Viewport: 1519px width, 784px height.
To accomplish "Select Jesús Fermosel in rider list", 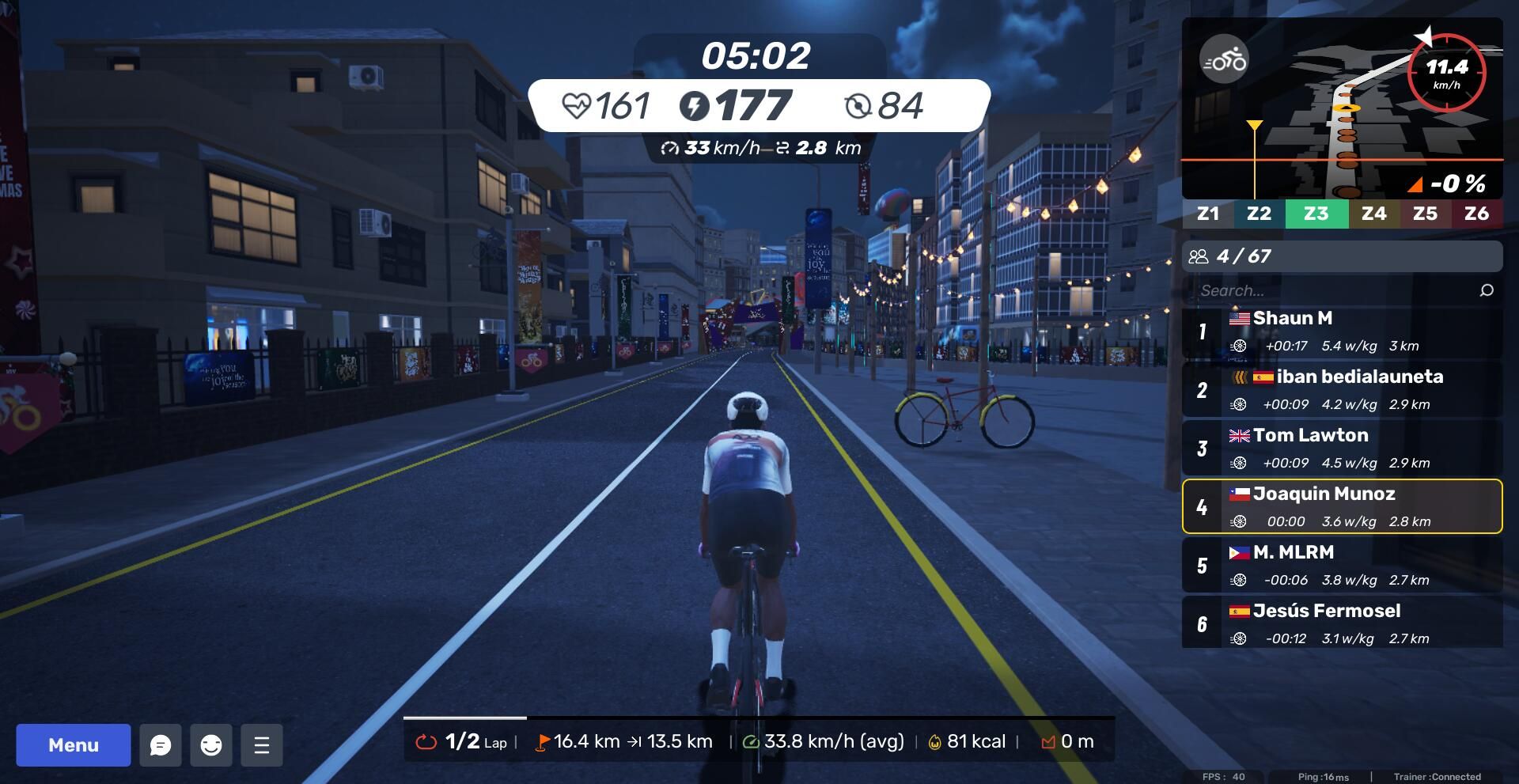I will click(1342, 624).
